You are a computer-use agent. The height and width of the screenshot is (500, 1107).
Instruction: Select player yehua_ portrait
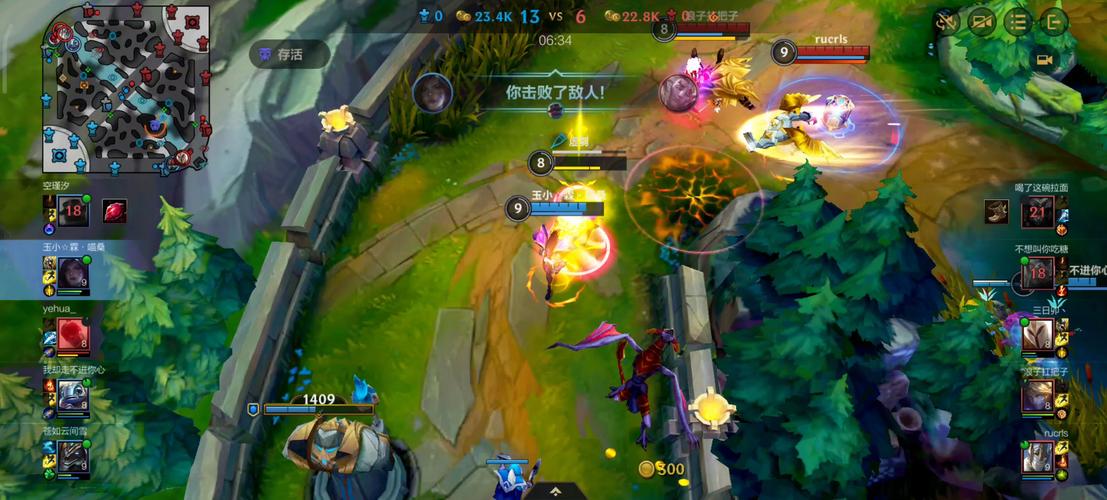[72, 334]
